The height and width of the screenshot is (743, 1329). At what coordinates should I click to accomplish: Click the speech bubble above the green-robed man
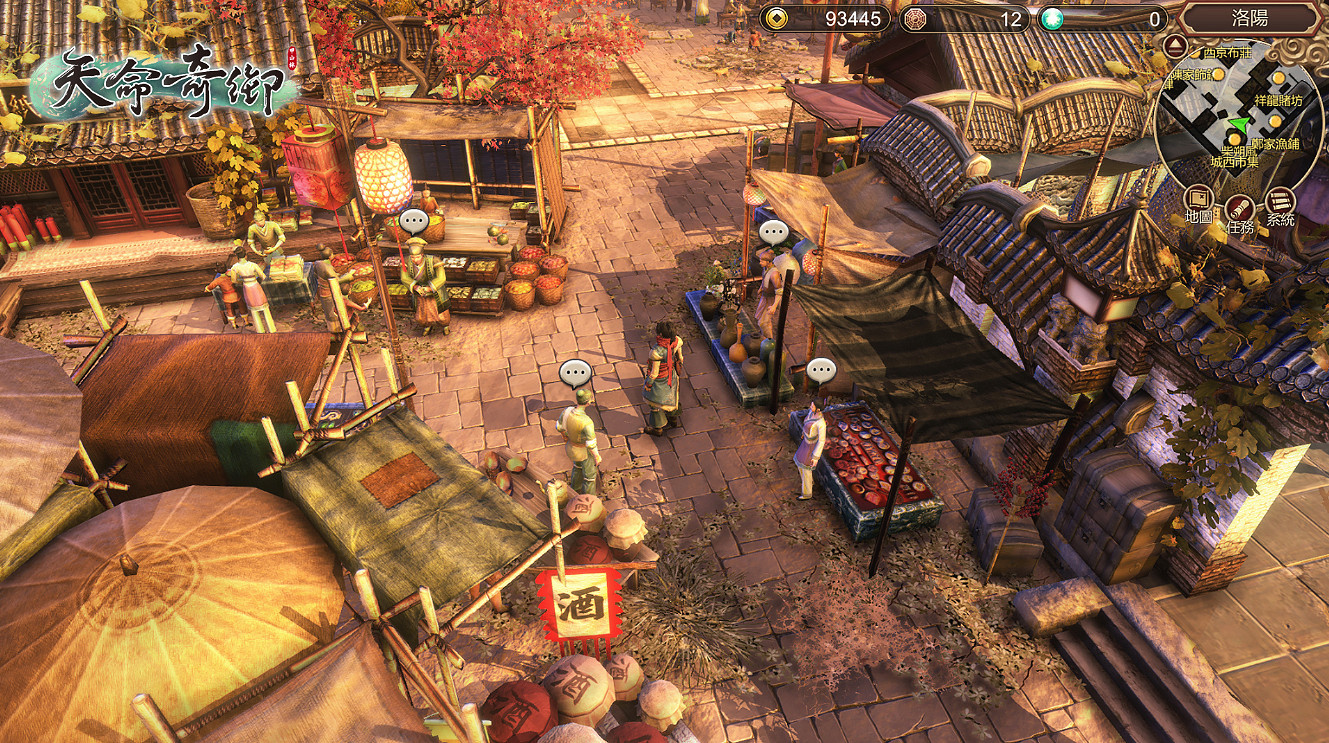point(575,374)
